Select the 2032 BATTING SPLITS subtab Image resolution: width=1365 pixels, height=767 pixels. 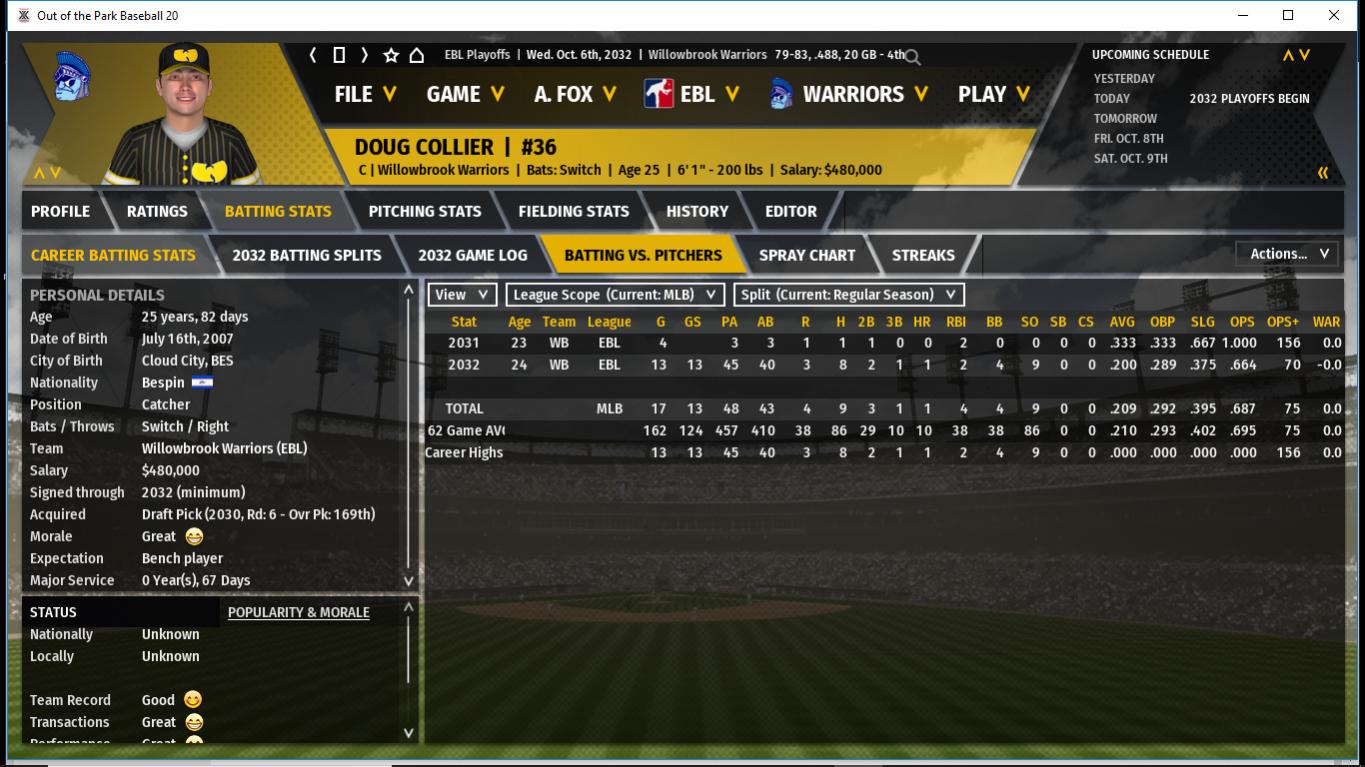point(307,255)
